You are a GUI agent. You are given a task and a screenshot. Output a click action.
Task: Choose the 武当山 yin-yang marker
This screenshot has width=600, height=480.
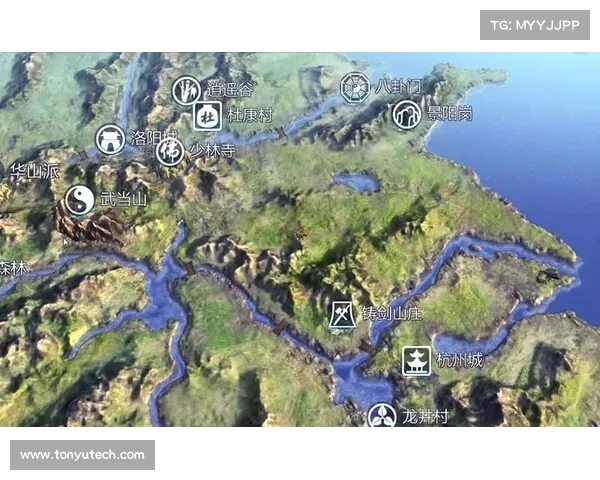[x=80, y=200]
